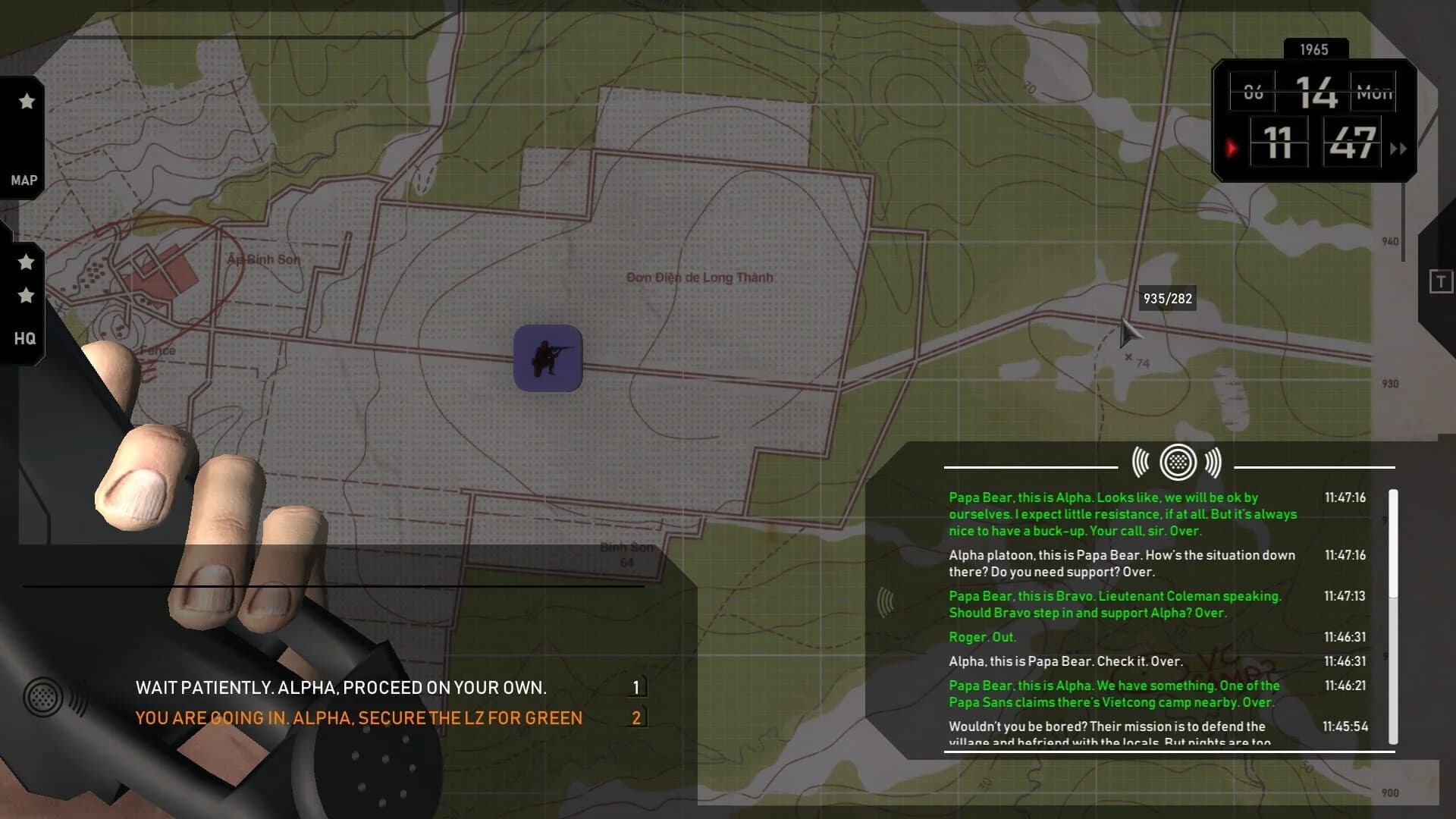Switch to the MAP tab
Screen dimensions: 1456x819
pos(26,180)
